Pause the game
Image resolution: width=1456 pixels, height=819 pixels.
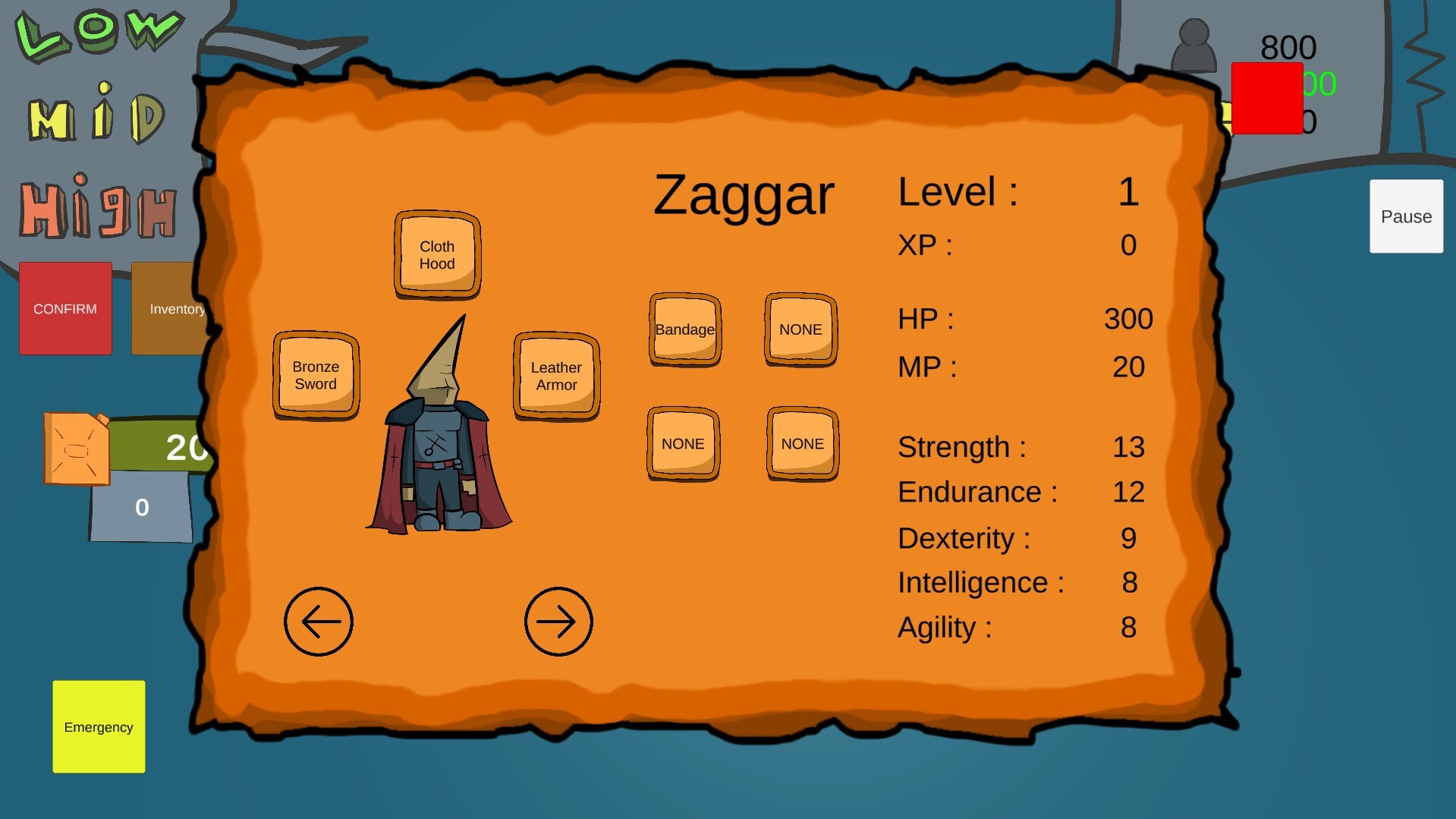point(1405,216)
